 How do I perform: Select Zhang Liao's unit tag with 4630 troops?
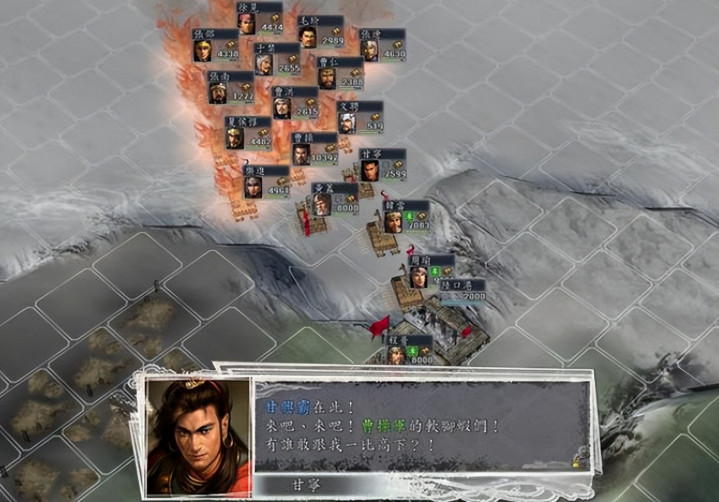[x=381, y=45]
